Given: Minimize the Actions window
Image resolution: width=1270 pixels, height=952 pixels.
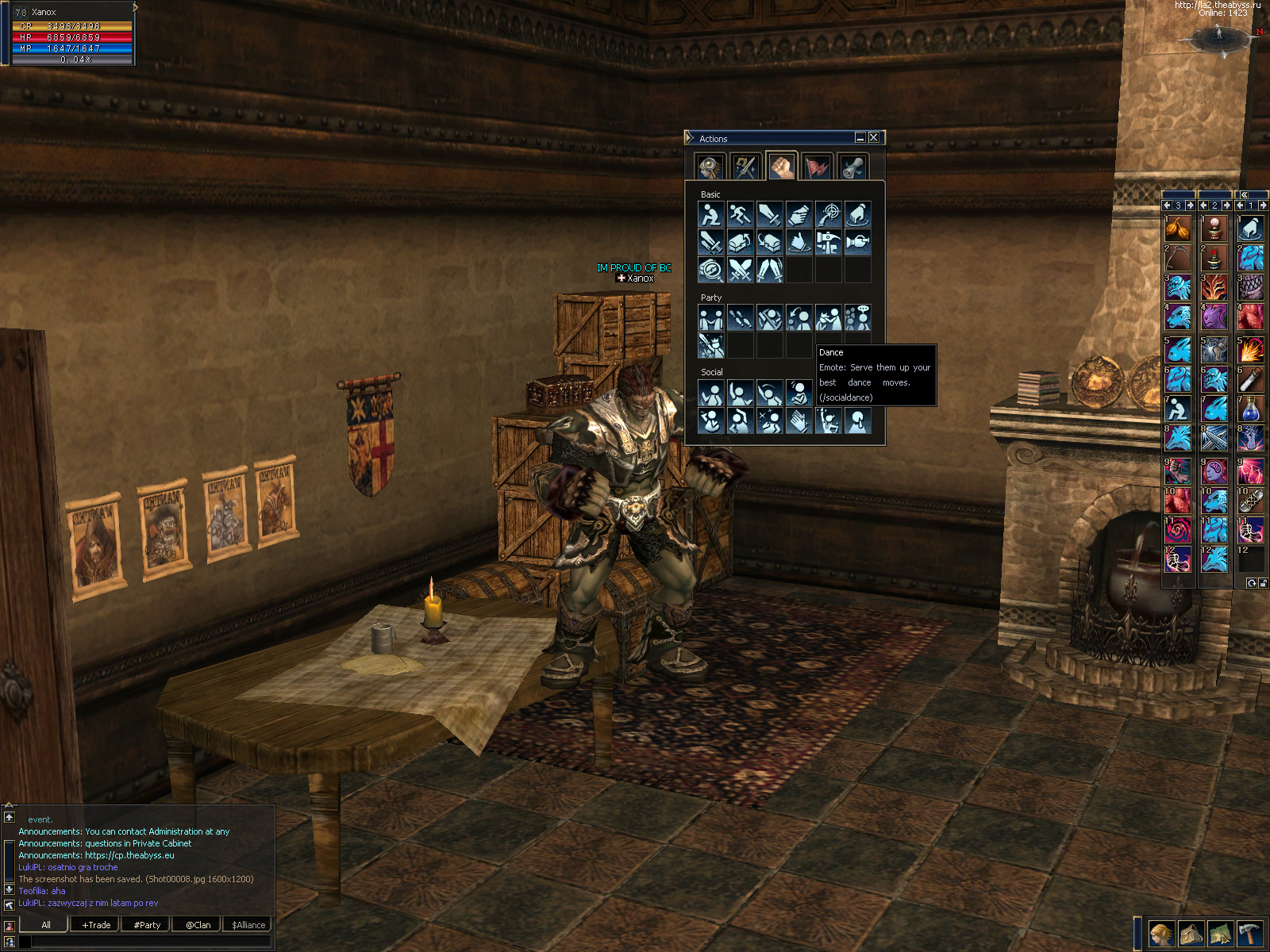Looking at the screenshot, I should 860,137.
